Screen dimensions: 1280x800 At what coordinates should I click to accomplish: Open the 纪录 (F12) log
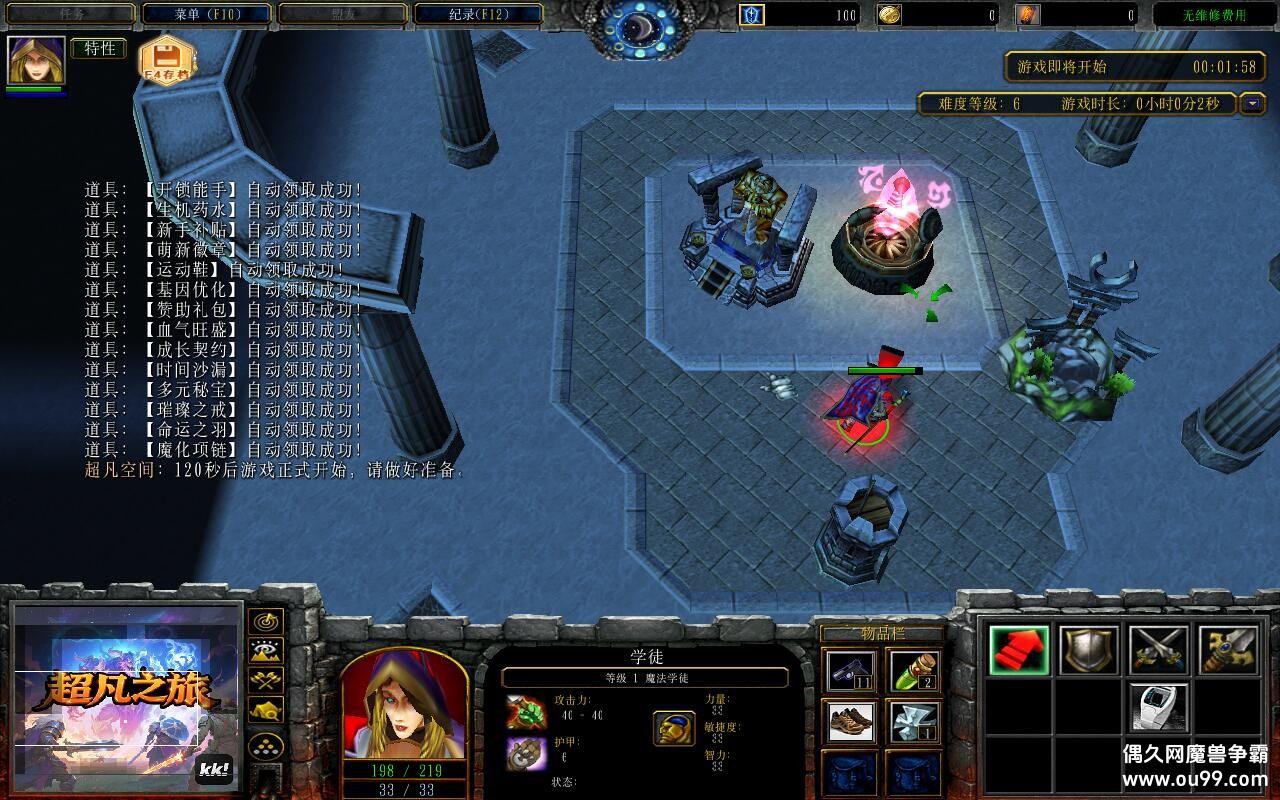(x=478, y=14)
